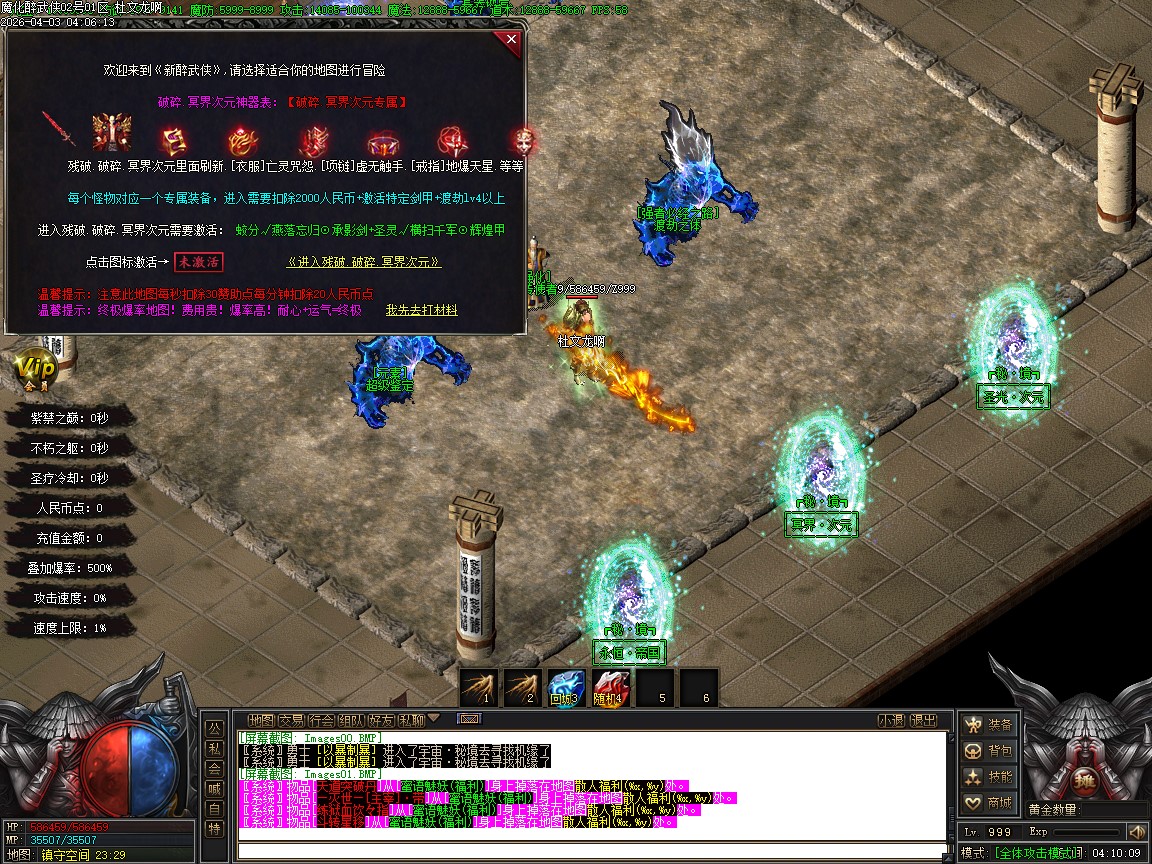Switch to the 交易 chat tab
The image size is (1152, 864).
click(291, 720)
